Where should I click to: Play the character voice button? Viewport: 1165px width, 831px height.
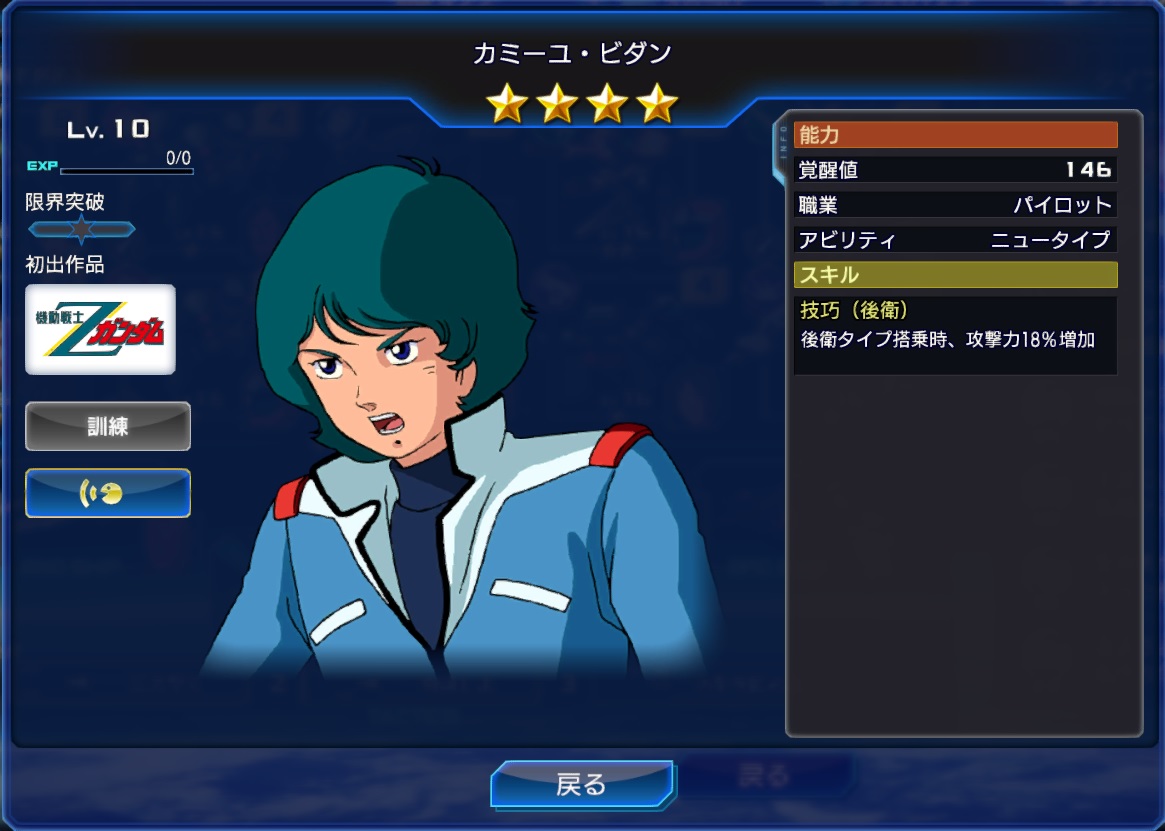(x=107, y=493)
